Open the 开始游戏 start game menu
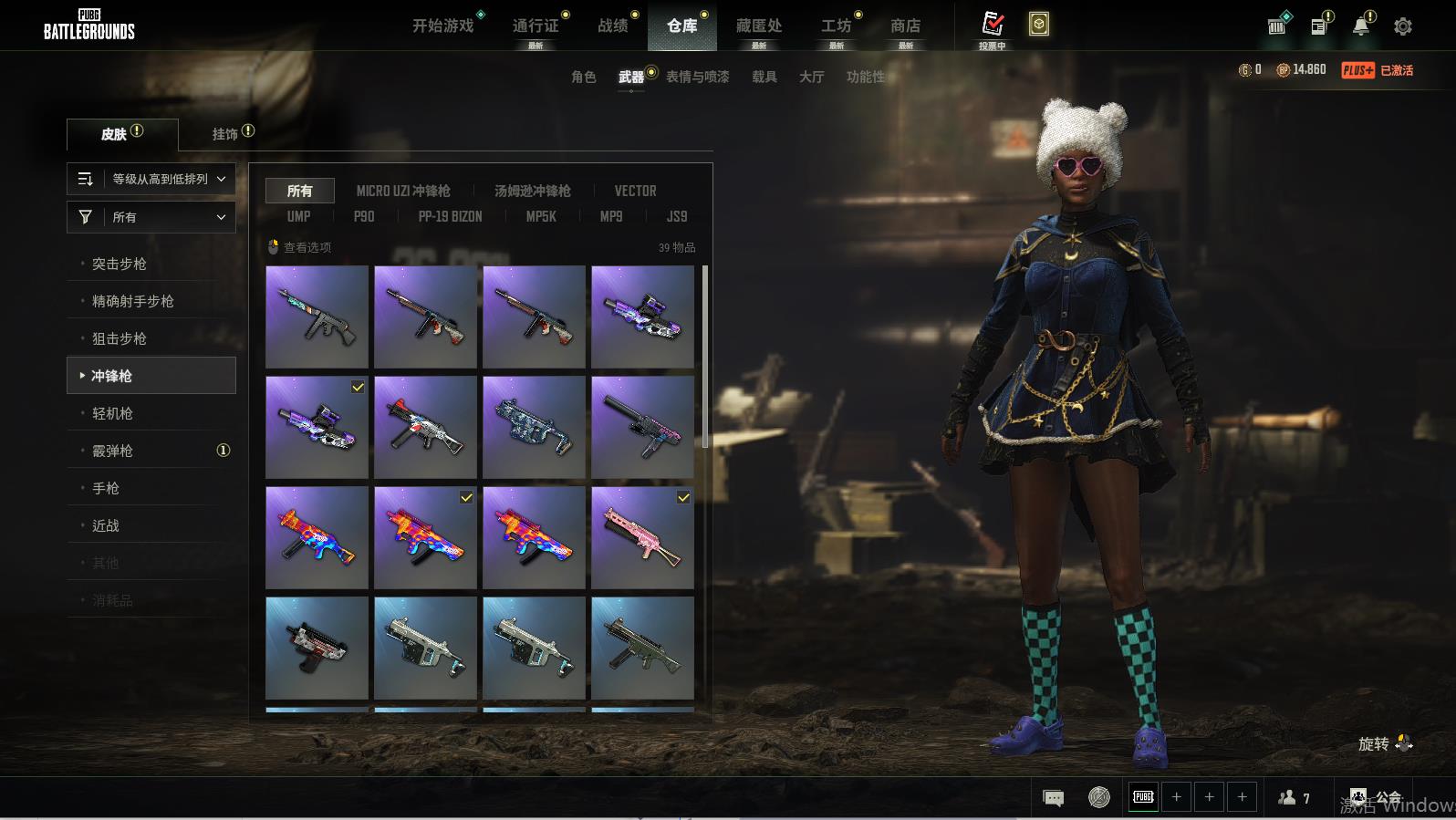Screen dimensions: 1456x820 pos(443,26)
